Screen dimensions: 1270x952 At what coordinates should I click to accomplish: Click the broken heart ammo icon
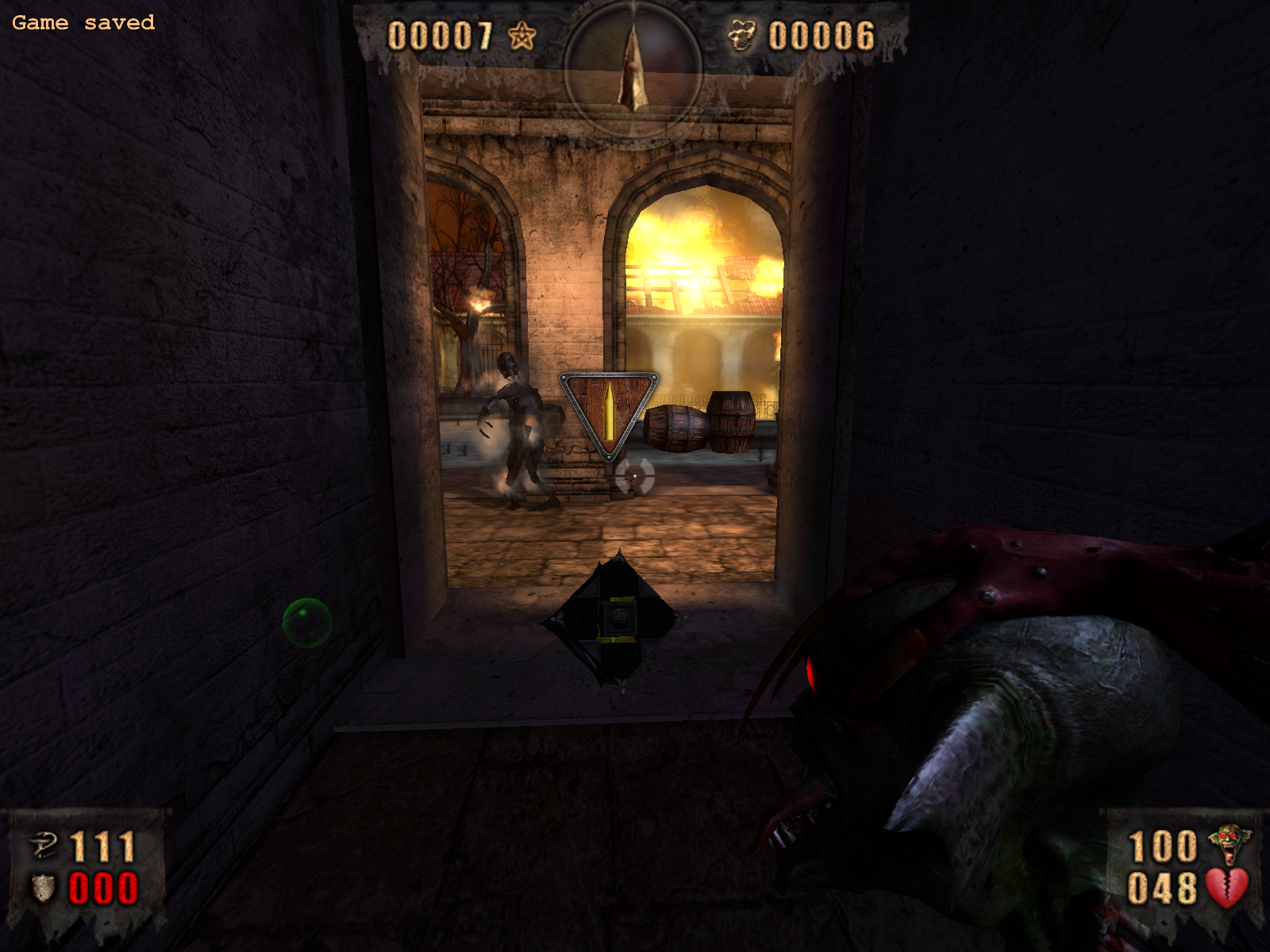[1226, 888]
